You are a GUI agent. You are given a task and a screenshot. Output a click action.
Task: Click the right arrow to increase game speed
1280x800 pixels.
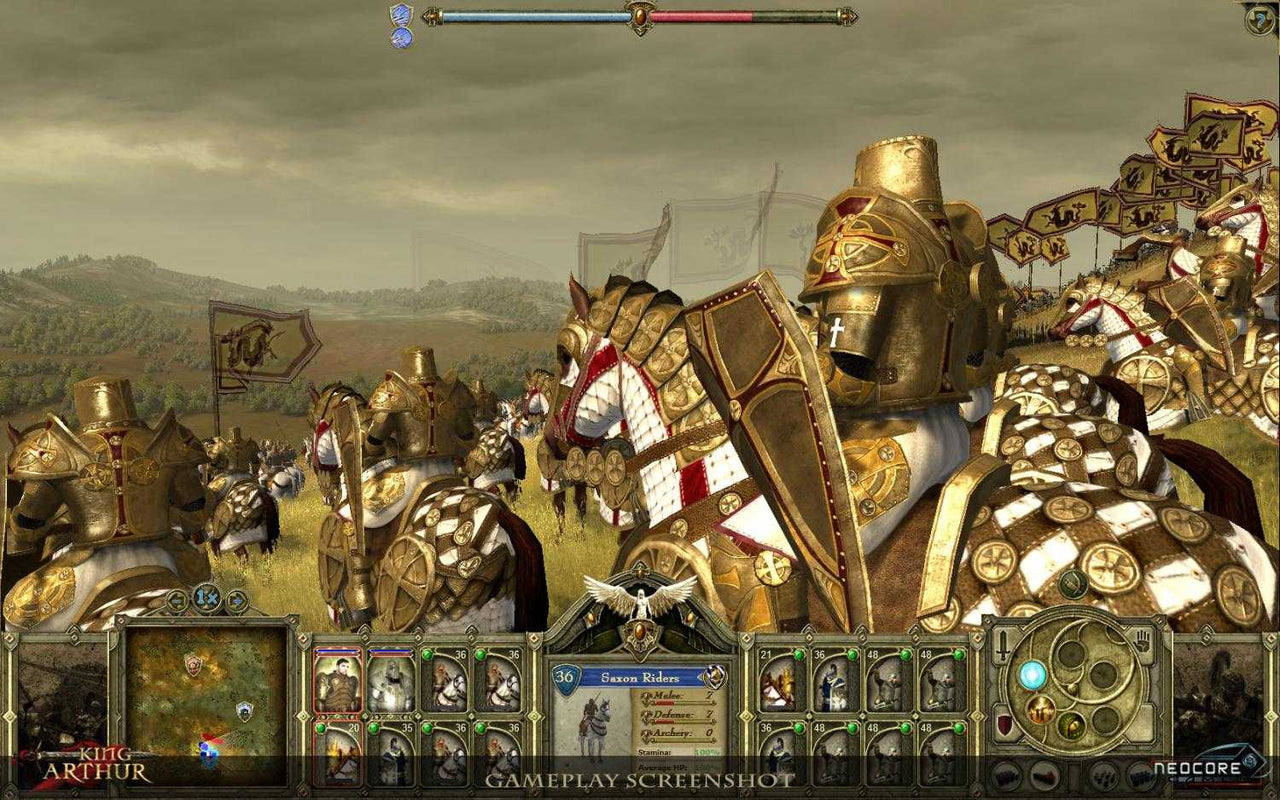(237, 602)
